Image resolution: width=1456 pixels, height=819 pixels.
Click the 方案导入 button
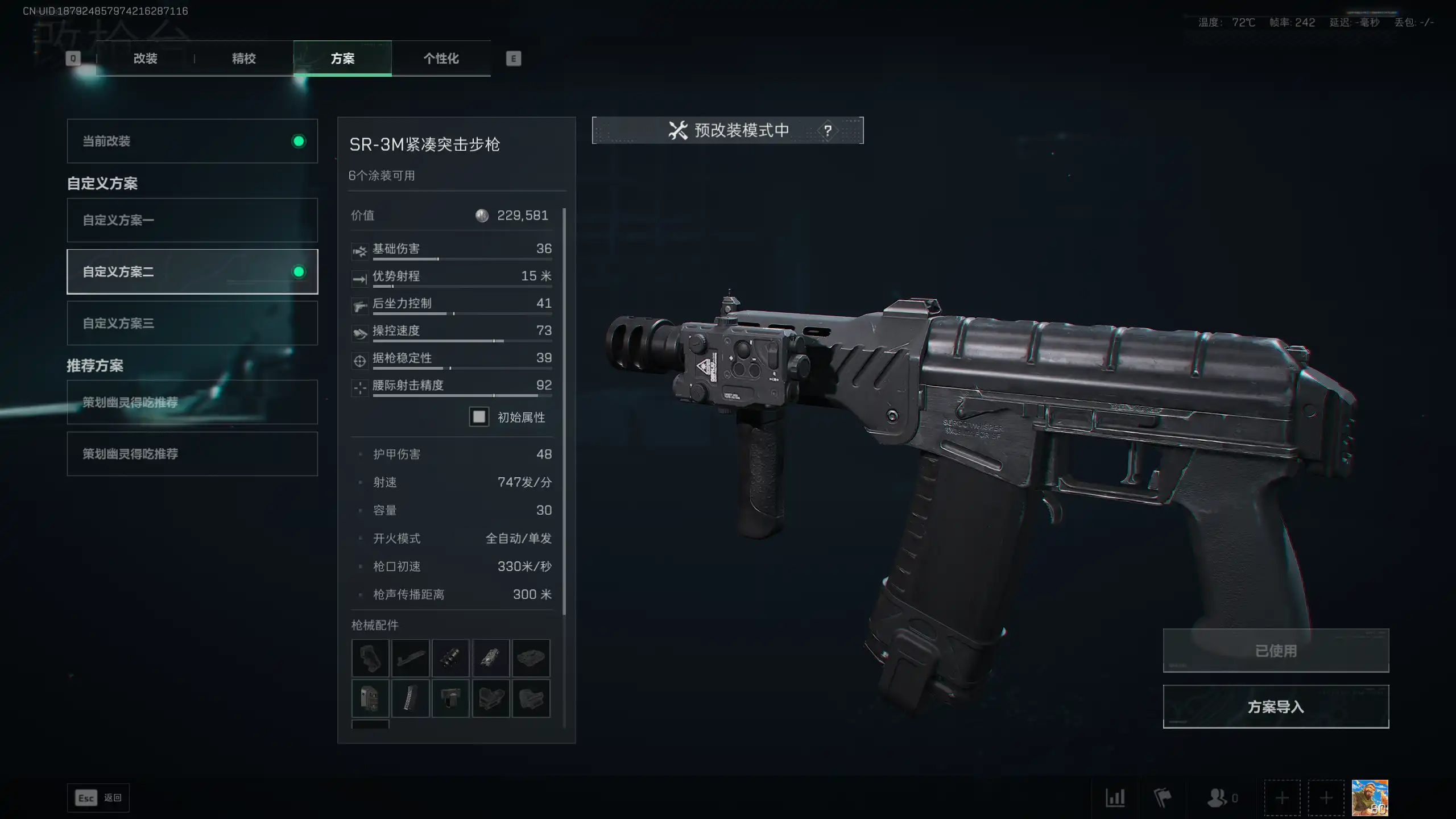coord(1276,706)
